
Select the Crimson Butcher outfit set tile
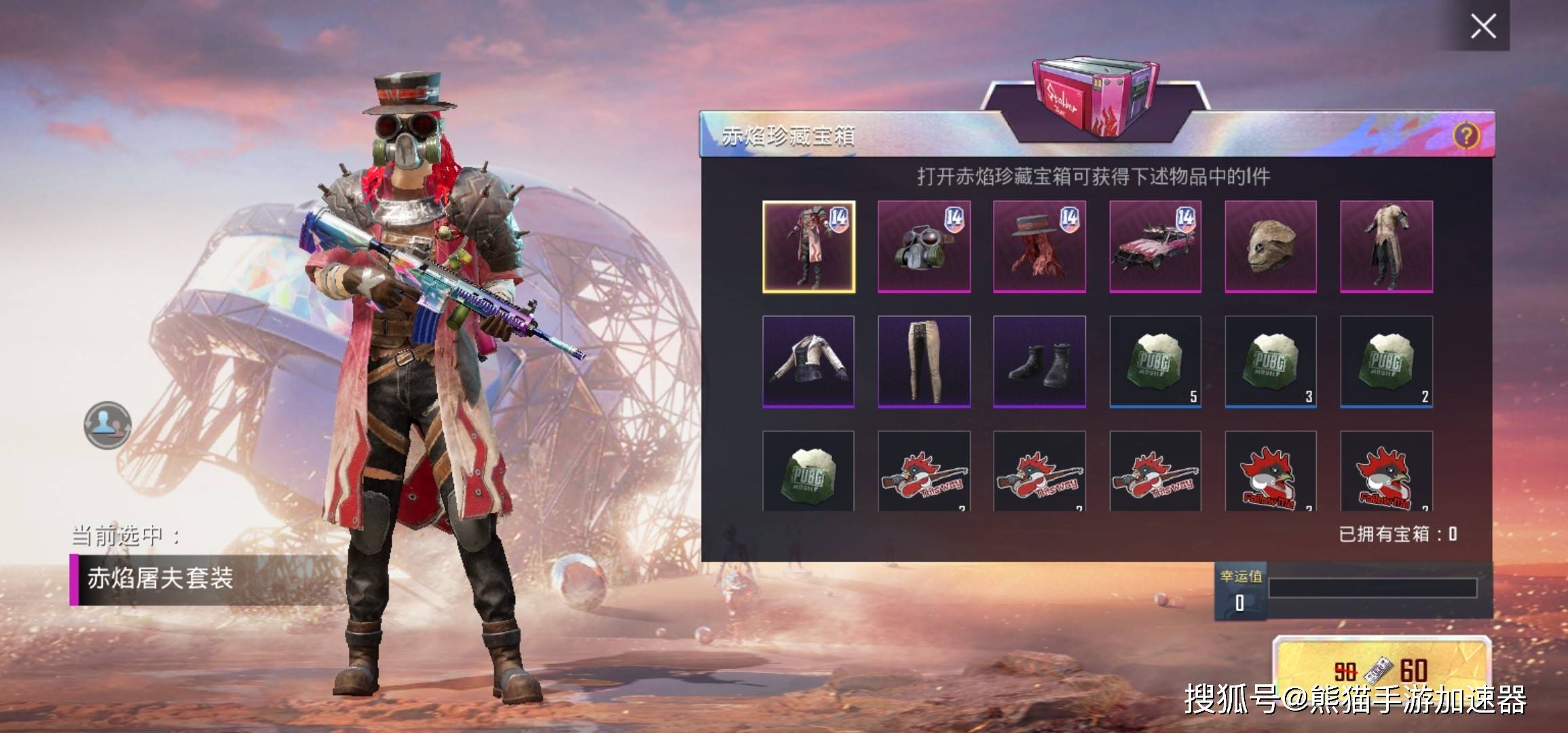(x=808, y=247)
